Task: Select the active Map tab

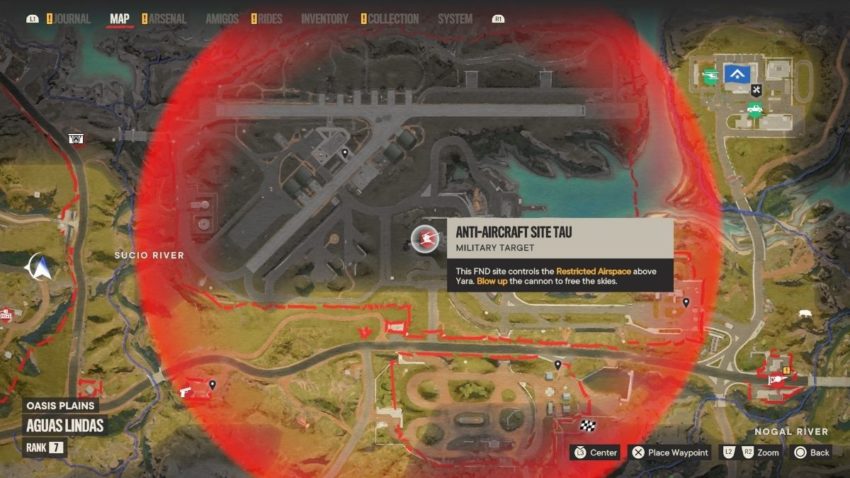Action: tap(119, 18)
